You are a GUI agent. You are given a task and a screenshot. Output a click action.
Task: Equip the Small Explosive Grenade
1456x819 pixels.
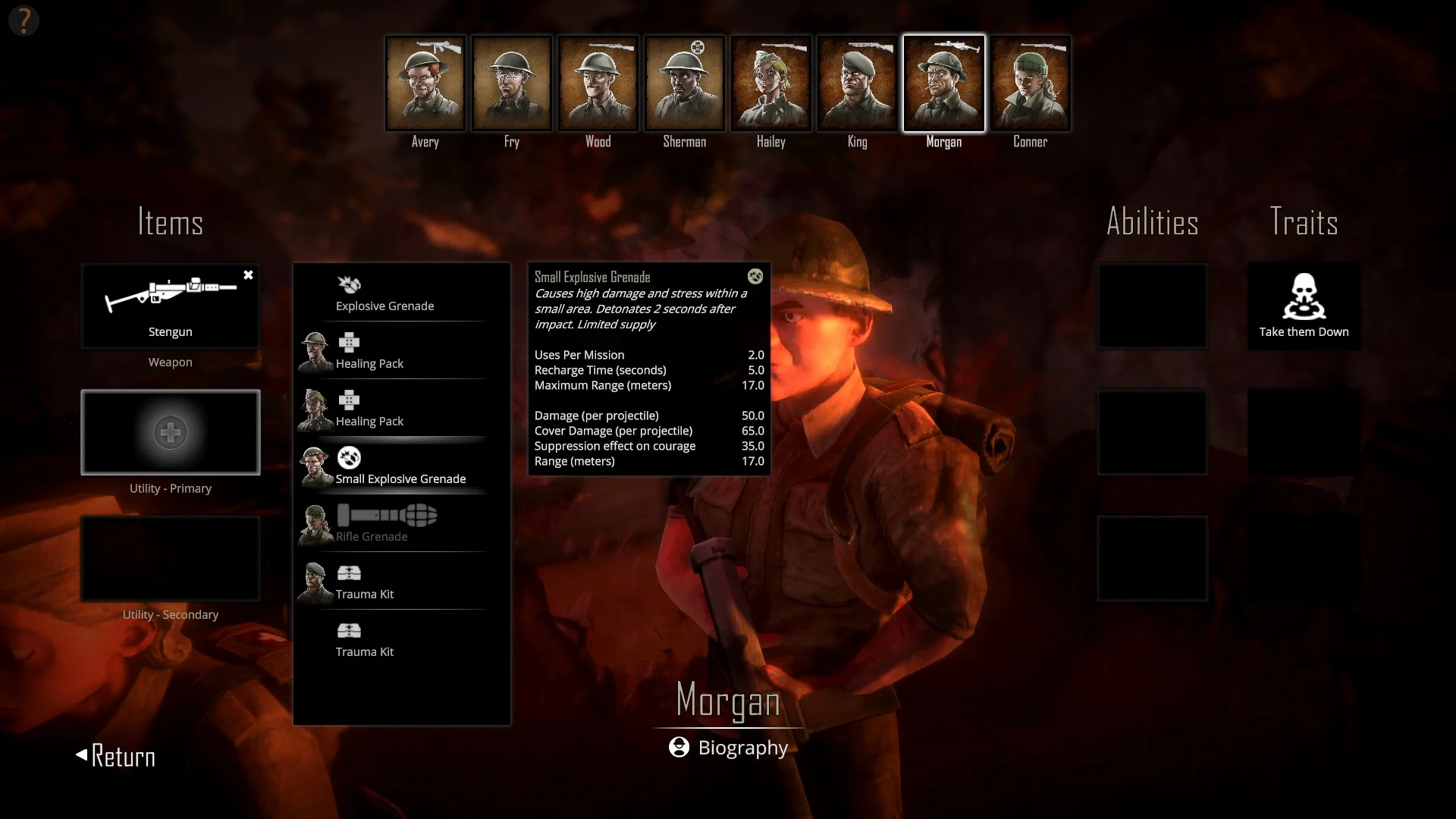point(400,466)
